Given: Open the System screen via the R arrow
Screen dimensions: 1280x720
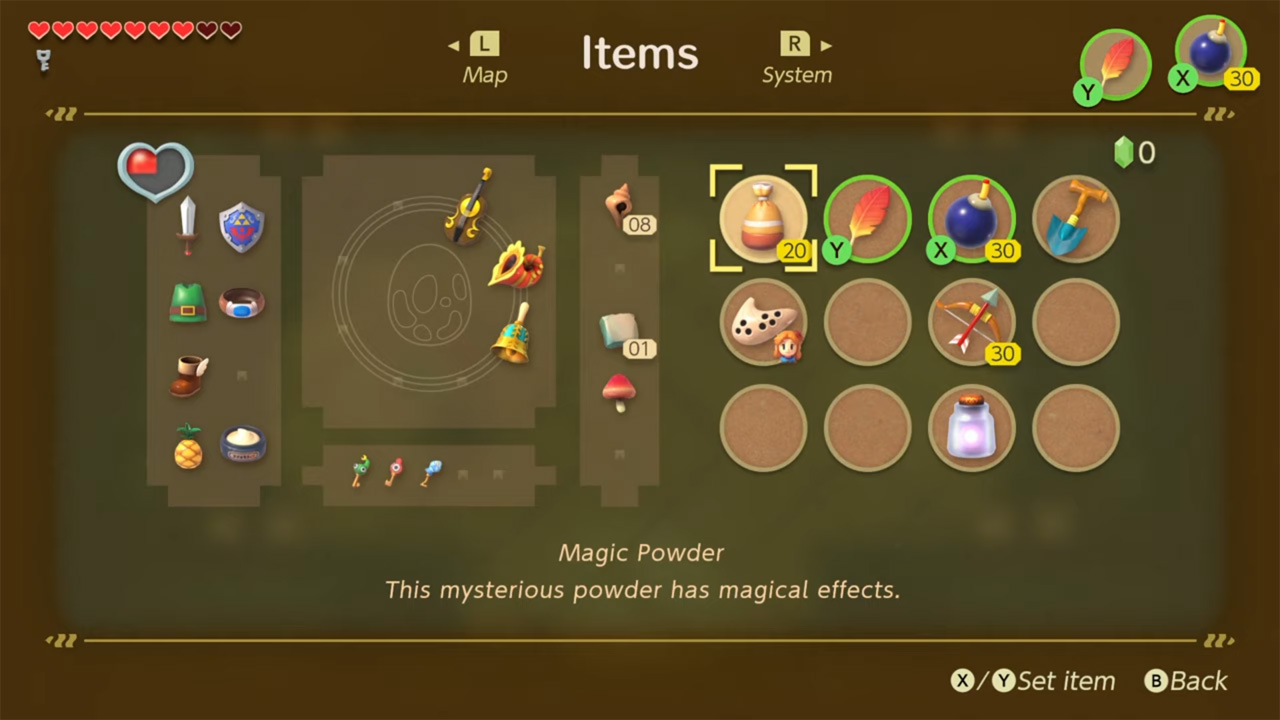Looking at the screenshot, I should point(797,57).
